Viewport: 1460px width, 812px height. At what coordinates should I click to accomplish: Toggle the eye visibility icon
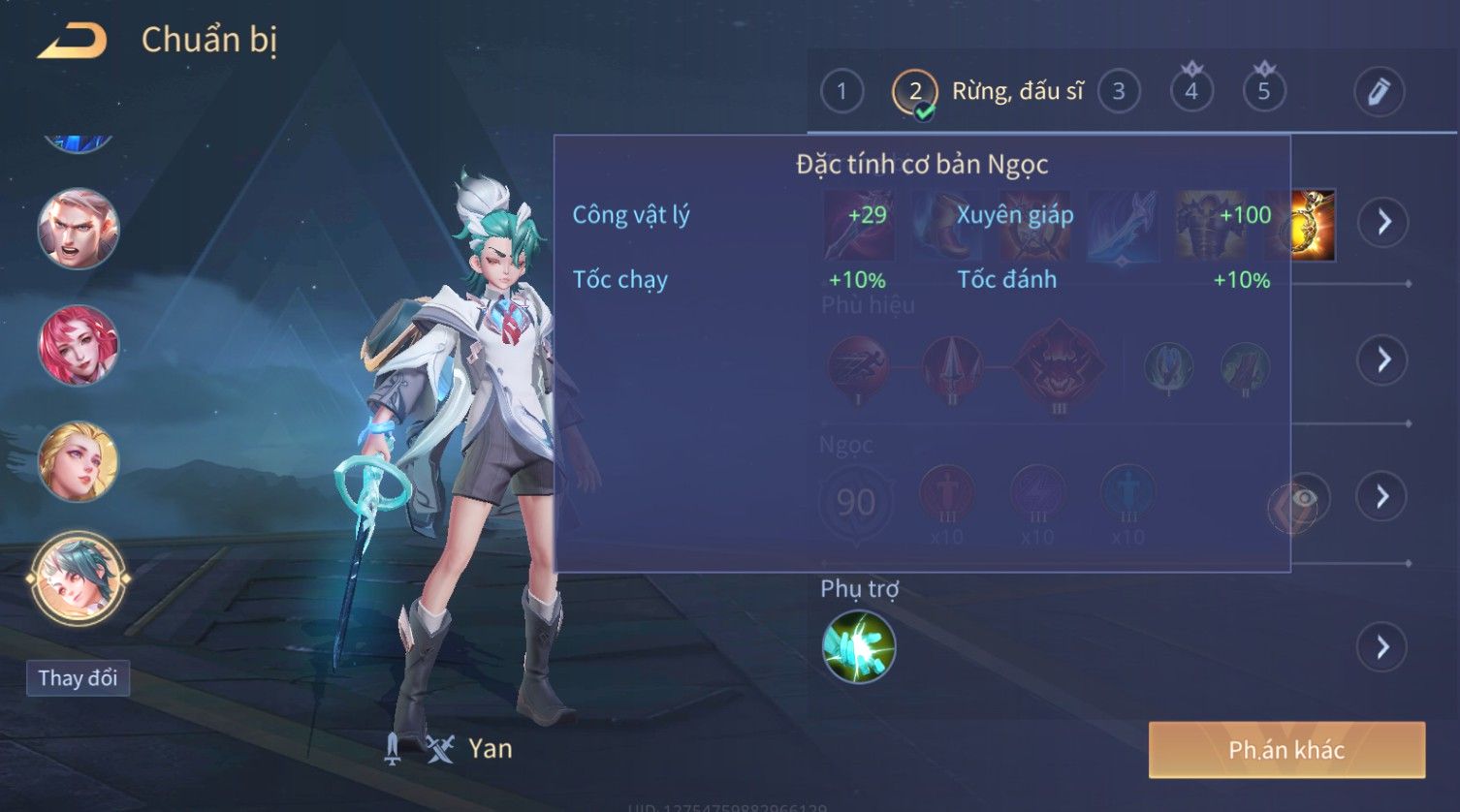coord(1305,498)
